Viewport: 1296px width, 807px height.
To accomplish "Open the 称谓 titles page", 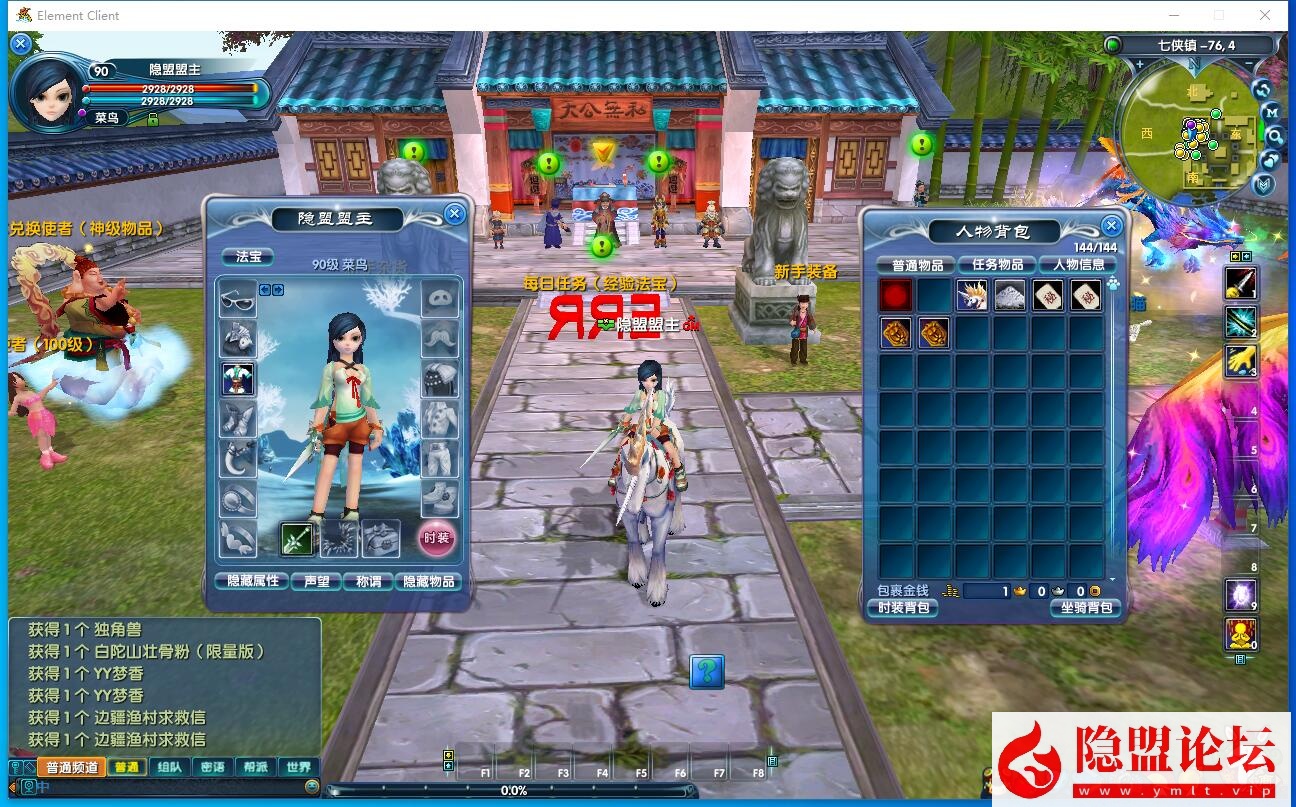I will click(369, 581).
